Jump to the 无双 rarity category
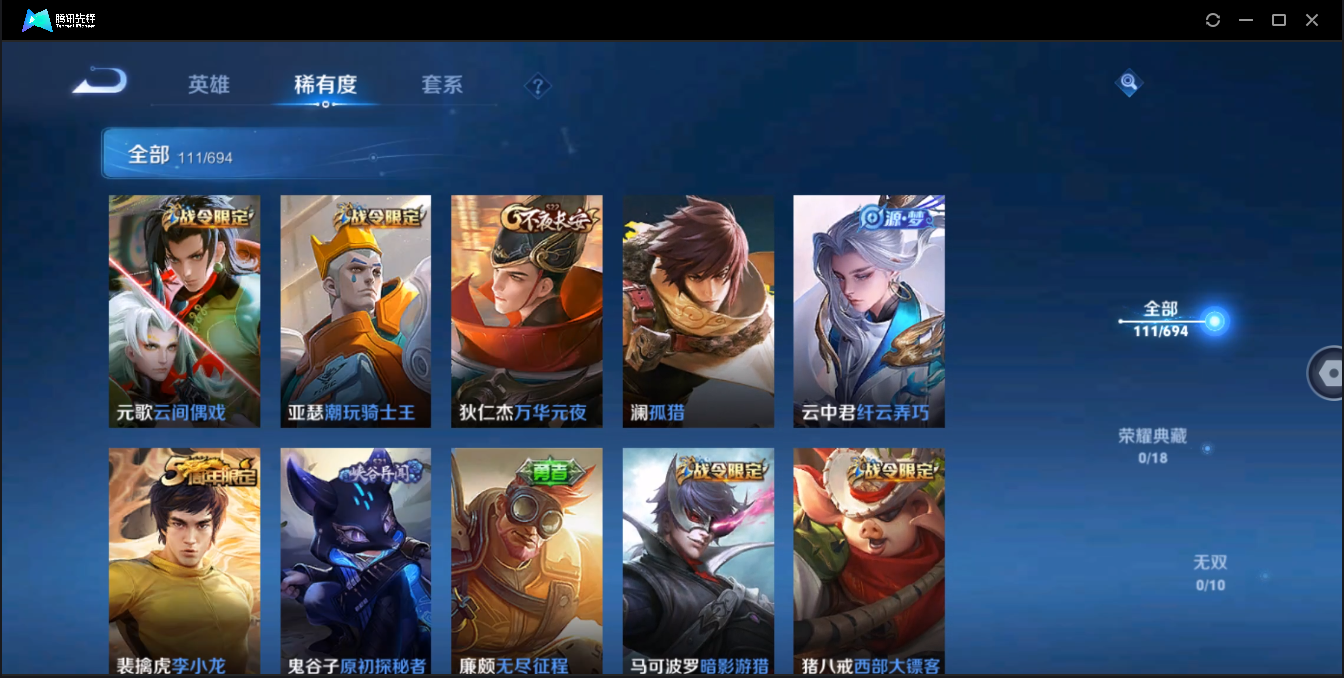This screenshot has height=678, width=1344. coord(1210,571)
